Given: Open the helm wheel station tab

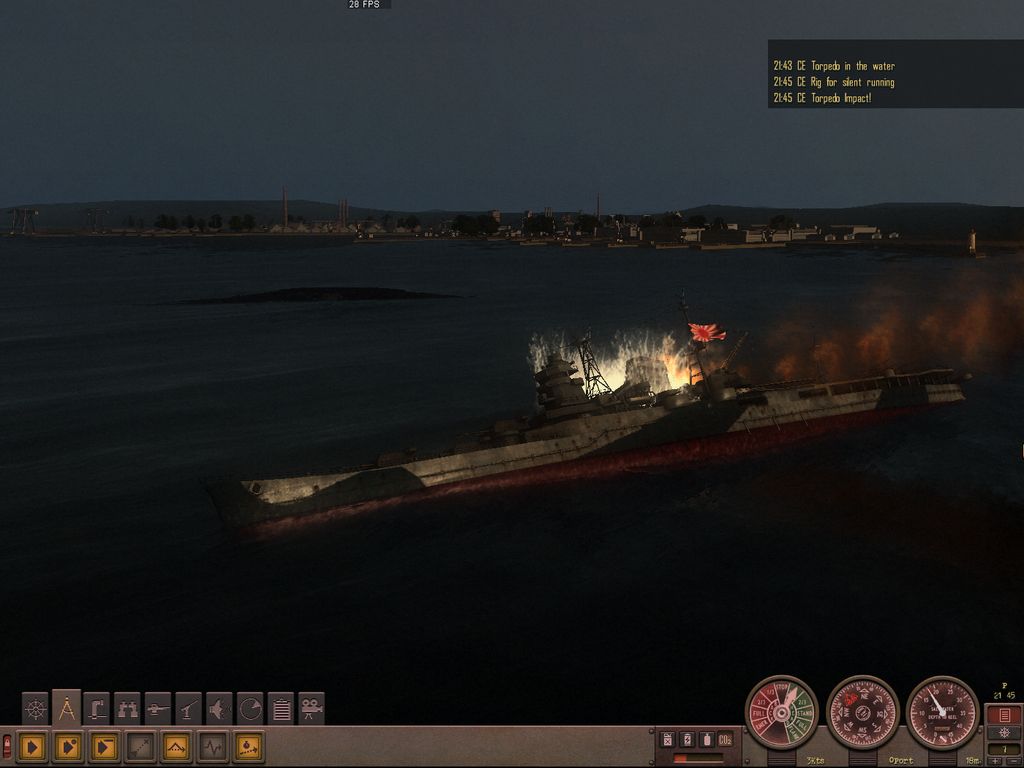Looking at the screenshot, I should 35,709.
